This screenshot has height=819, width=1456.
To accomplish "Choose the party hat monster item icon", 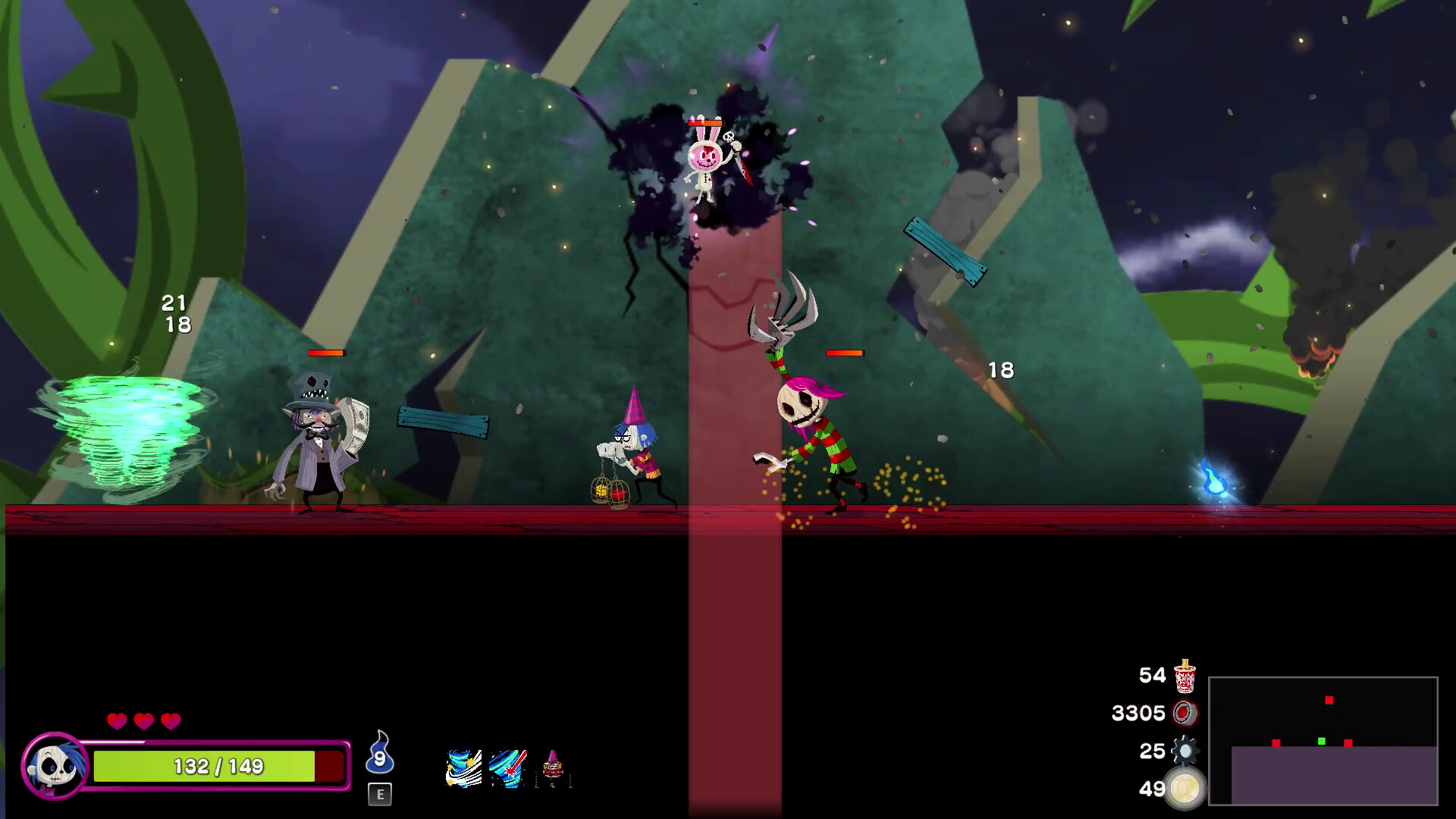I will click(x=553, y=767).
